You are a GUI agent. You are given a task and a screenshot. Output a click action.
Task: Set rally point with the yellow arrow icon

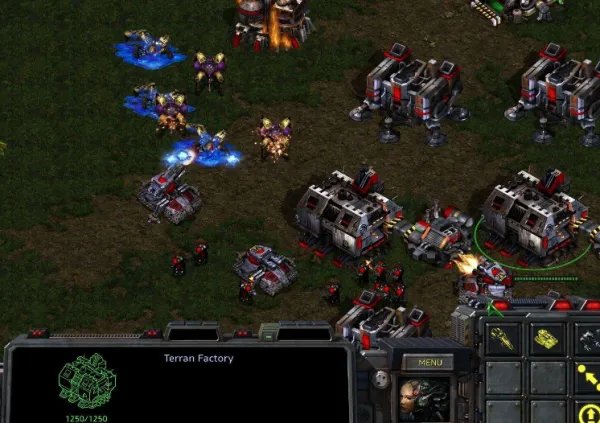click(588, 377)
